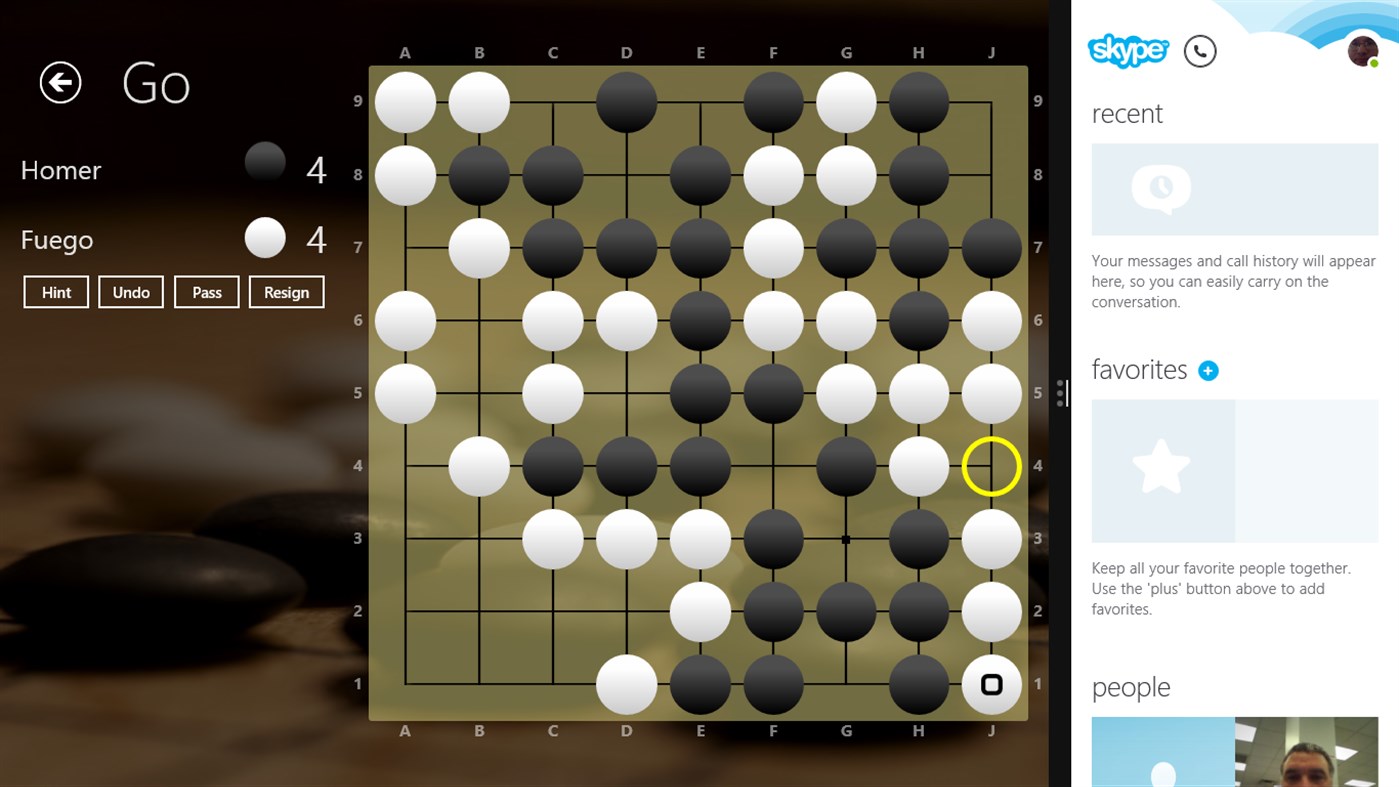
Task: Undo the last move
Action: click(130, 292)
